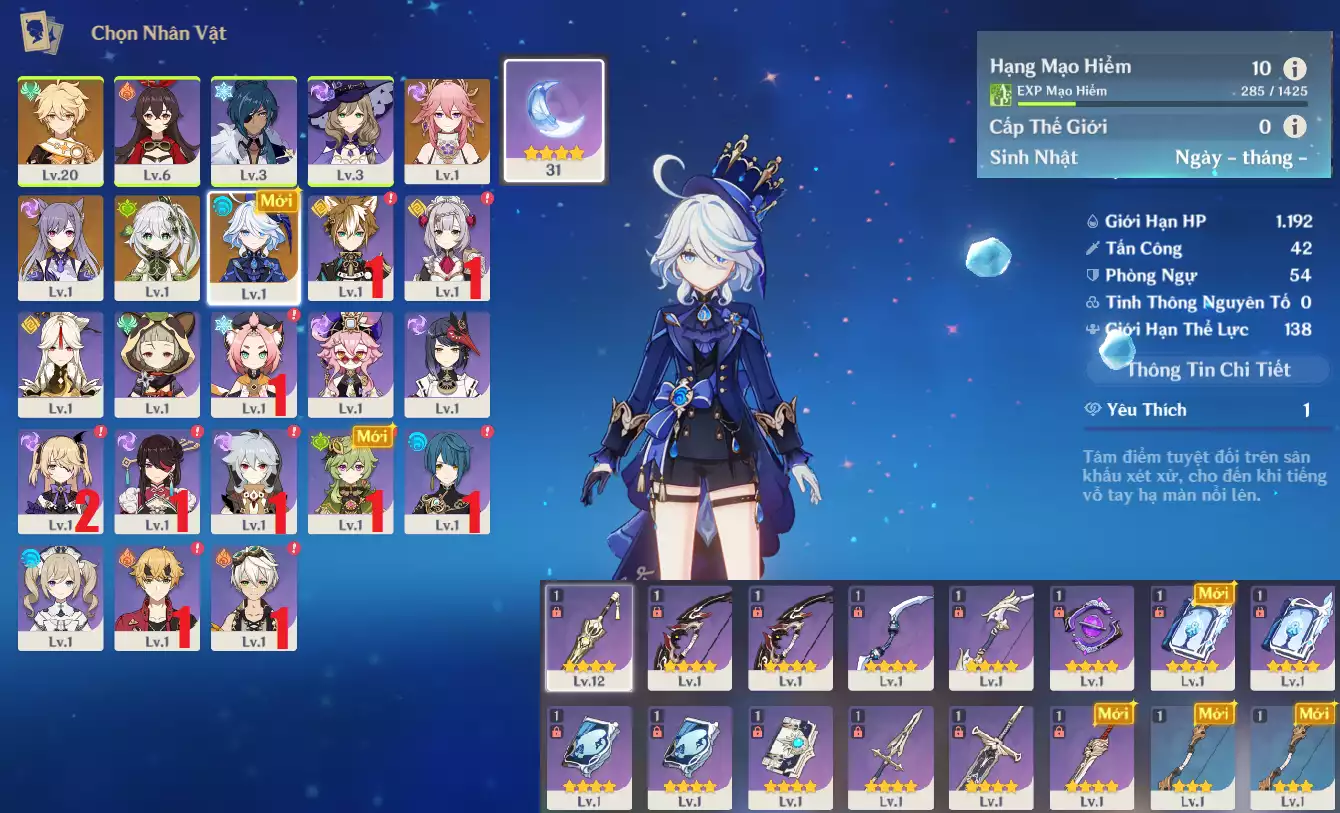Select the Lv.20 blond Traveler character card
The height and width of the screenshot is (813, 1340).
point(60,131)
